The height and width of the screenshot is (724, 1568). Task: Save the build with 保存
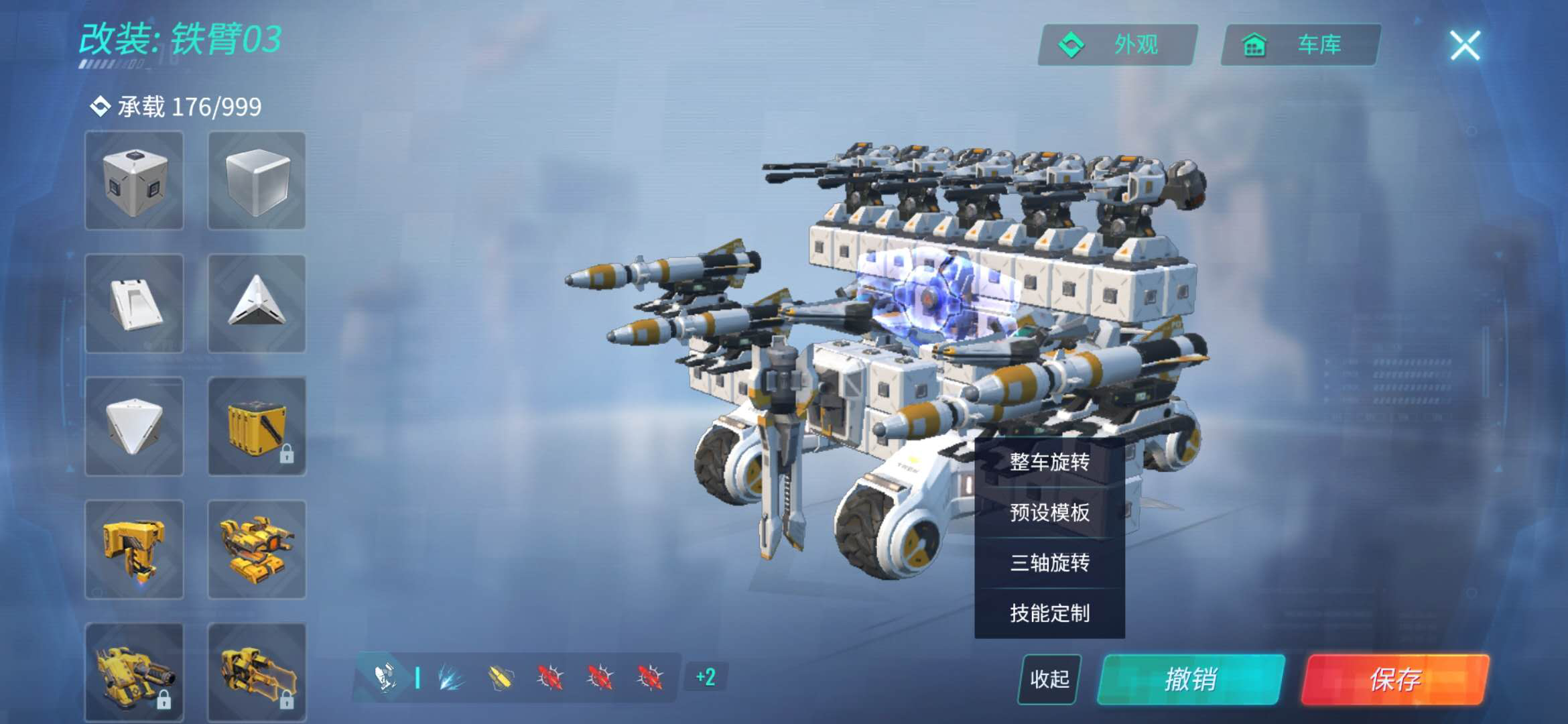click(1395, 679)
